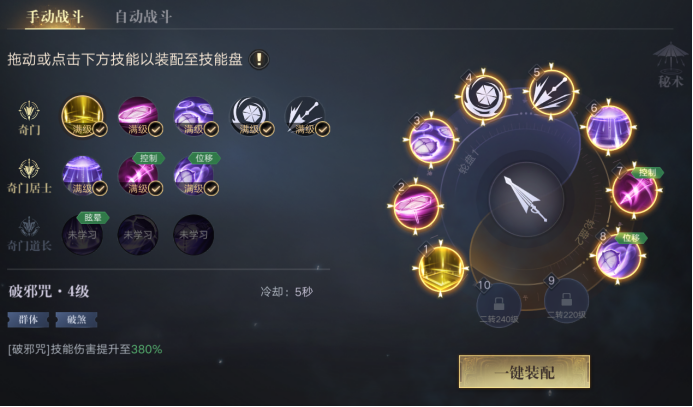
Task: Pick the 控制 tagged skill in 奇门居士 list
Action: click(138, 176)
